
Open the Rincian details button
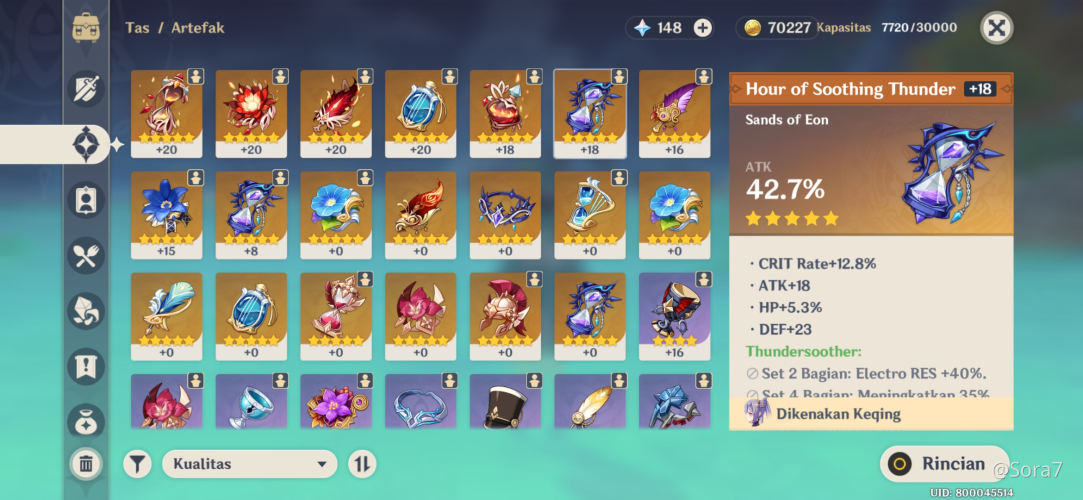tap(945, 464)
